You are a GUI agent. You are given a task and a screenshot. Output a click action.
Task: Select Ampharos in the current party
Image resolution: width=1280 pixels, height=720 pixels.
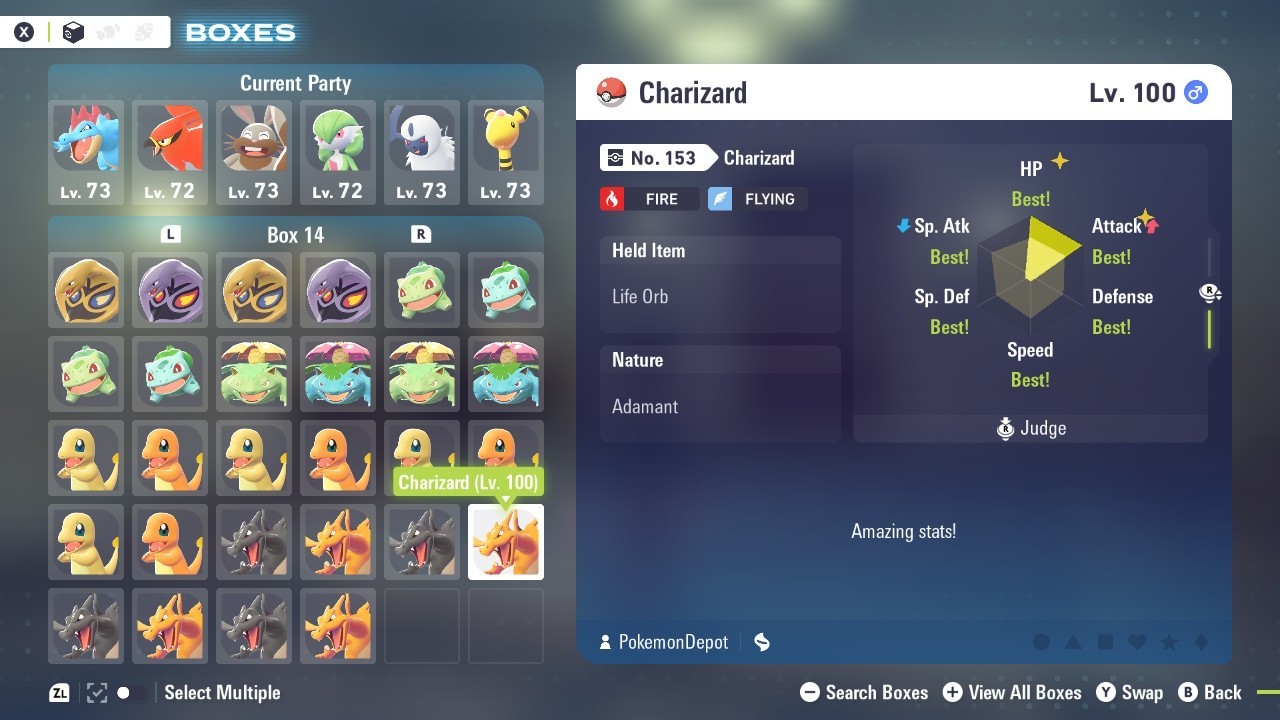coord(506,152)
